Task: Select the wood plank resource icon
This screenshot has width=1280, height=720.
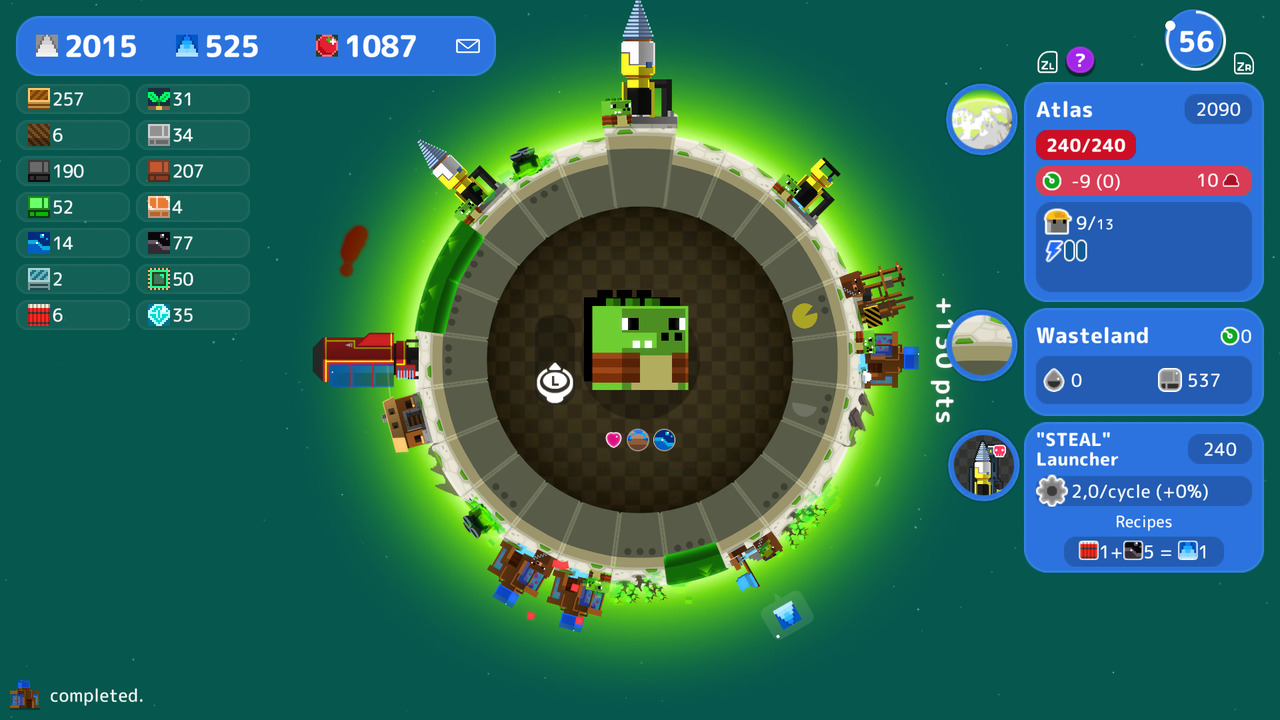Action: point(37,98)
